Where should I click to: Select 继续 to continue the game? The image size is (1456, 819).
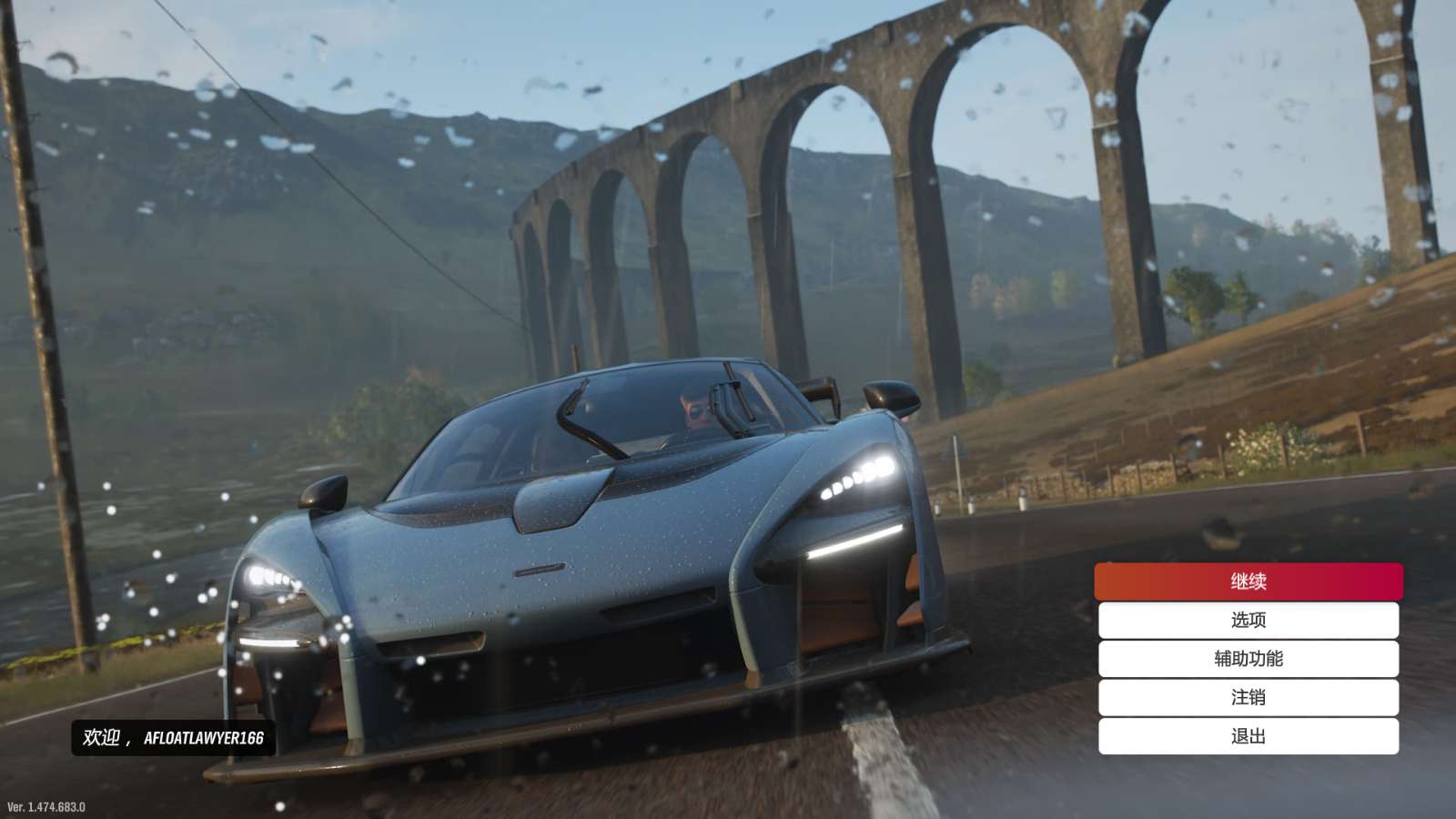click(x=1248, y=581)
